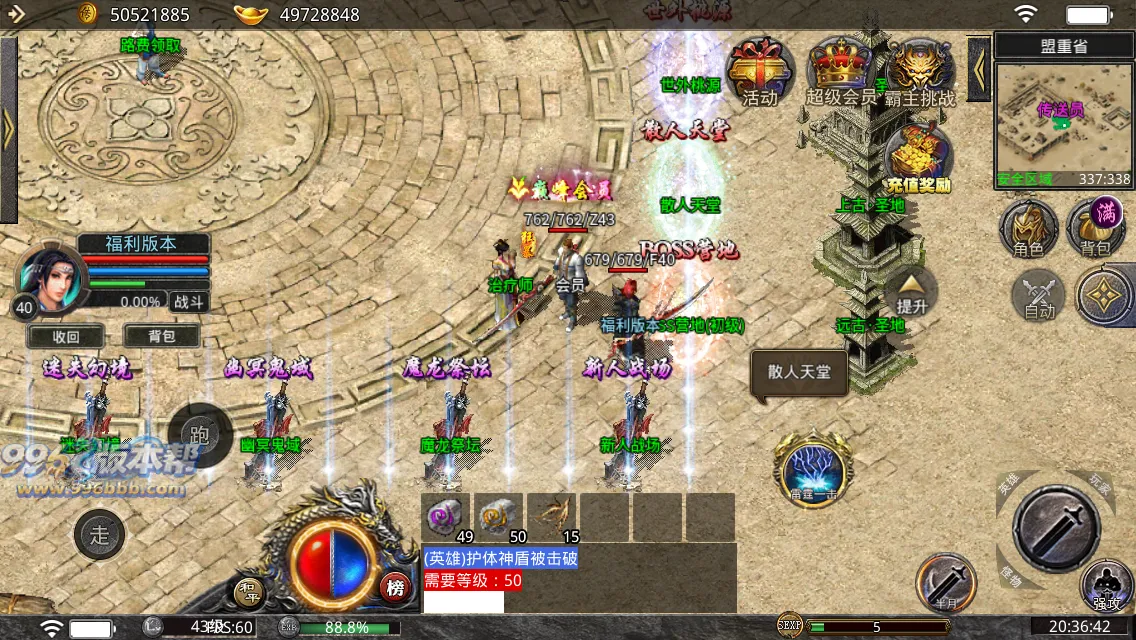Open the 背包 bag icon marked 满

pyautogui.click(x=1096, y=227)
